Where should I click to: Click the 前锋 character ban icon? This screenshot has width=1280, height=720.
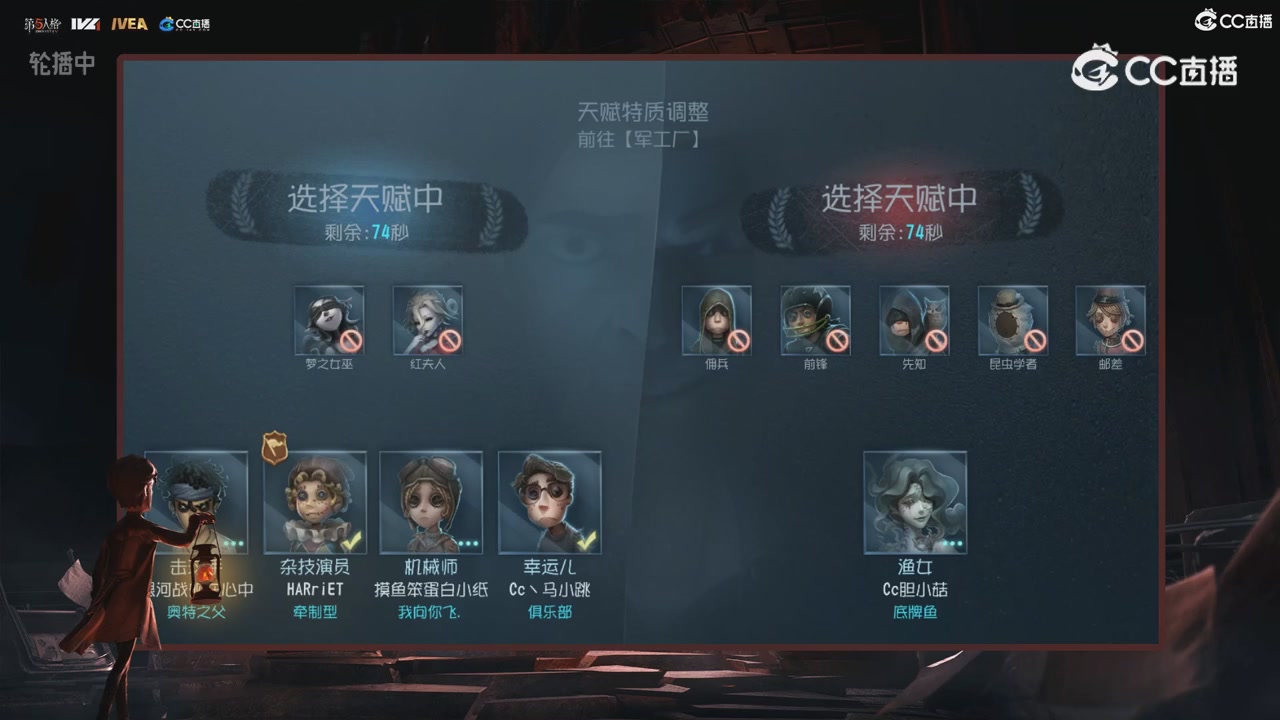coord(815,322)
